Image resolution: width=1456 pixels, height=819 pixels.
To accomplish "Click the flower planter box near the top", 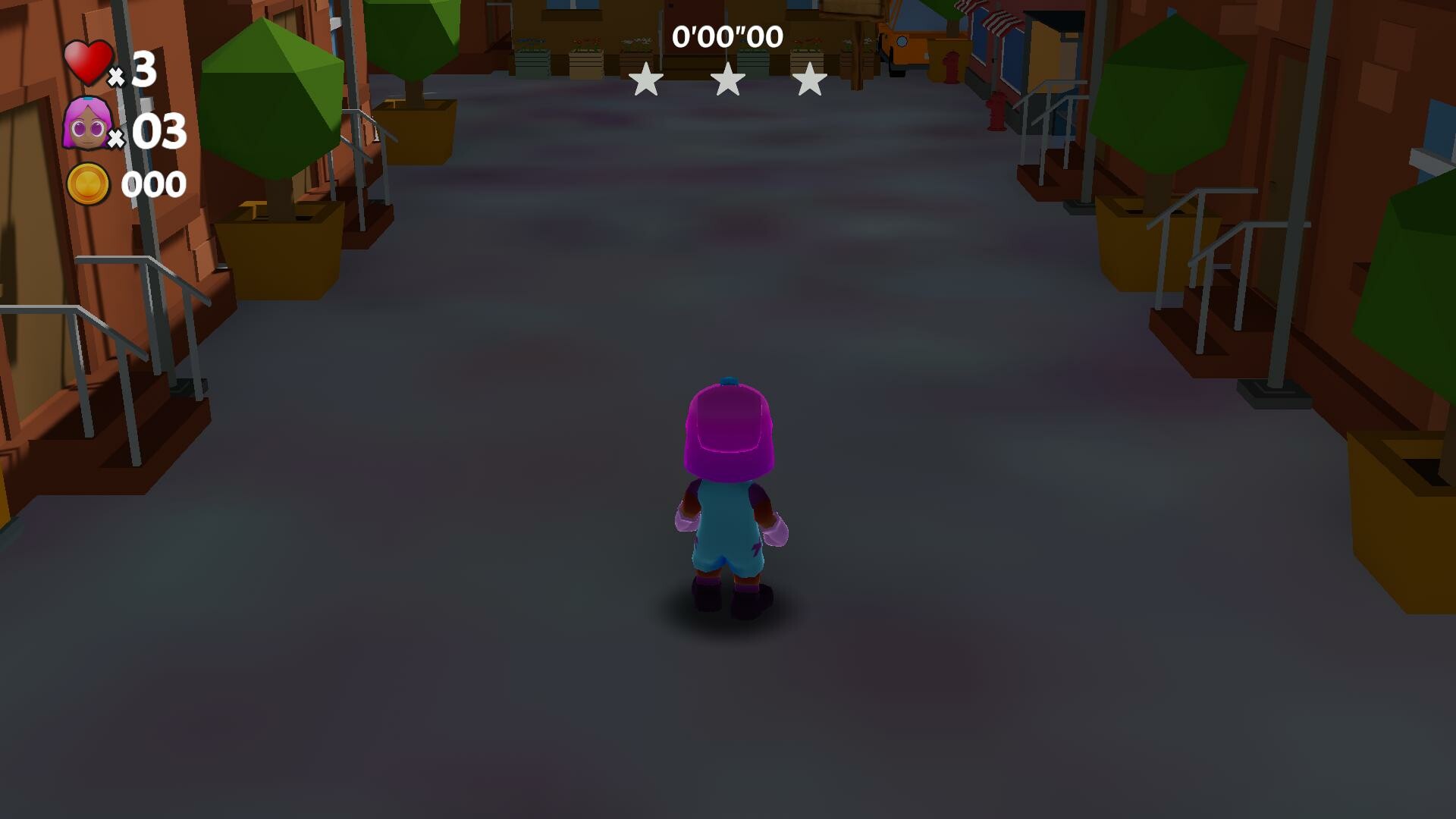I will [584, 49].
